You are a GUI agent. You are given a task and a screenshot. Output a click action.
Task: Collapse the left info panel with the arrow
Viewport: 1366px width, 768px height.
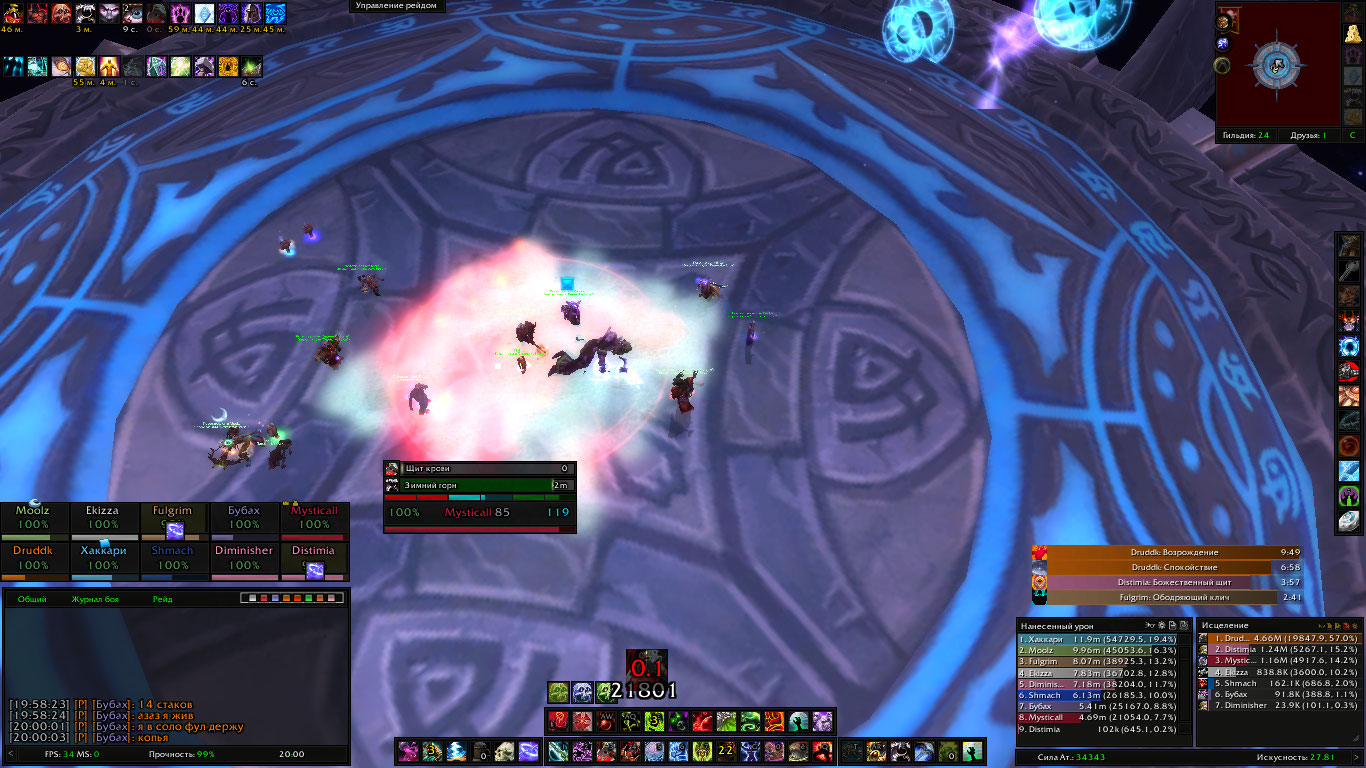click(11, 754)
